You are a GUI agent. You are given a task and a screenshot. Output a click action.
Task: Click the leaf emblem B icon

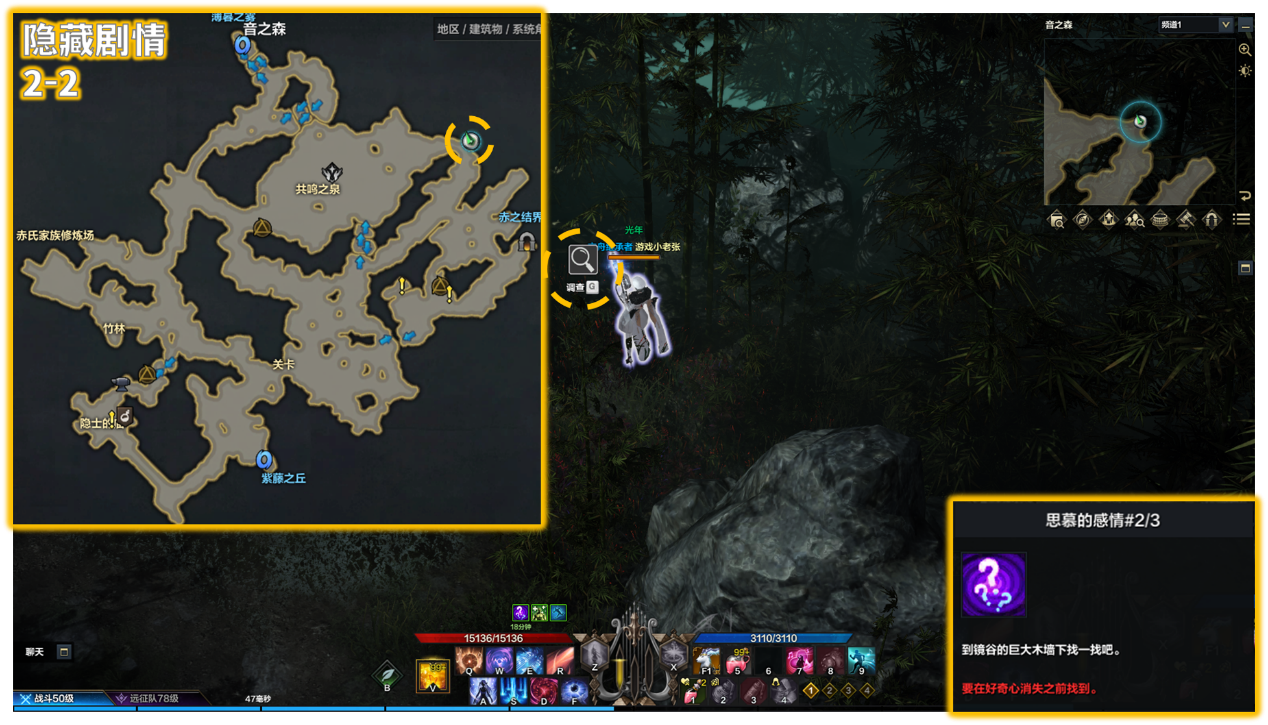click(x=387, y=675)
